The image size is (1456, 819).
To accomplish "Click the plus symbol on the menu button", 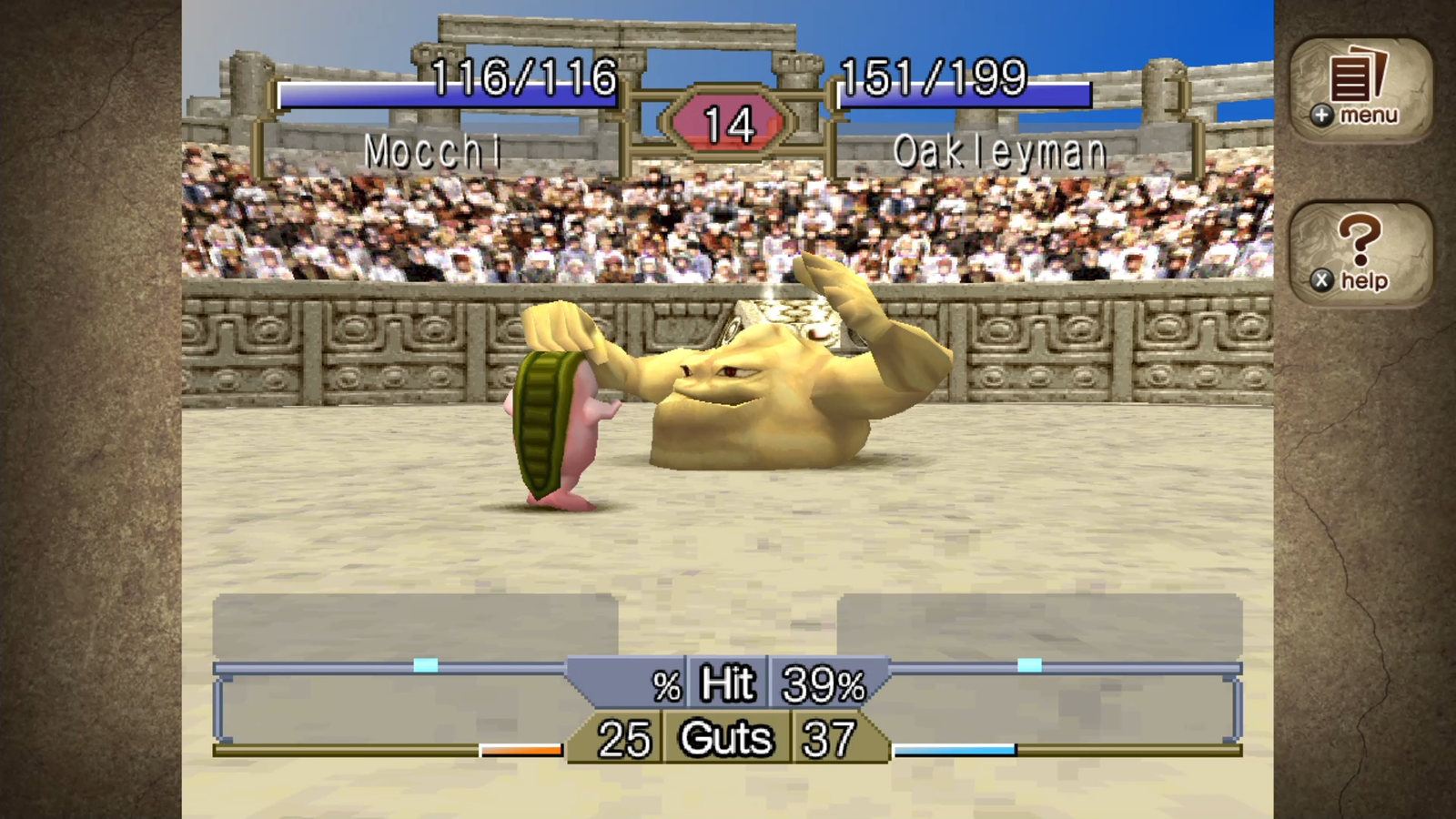I will click(x=1321, y=116).
